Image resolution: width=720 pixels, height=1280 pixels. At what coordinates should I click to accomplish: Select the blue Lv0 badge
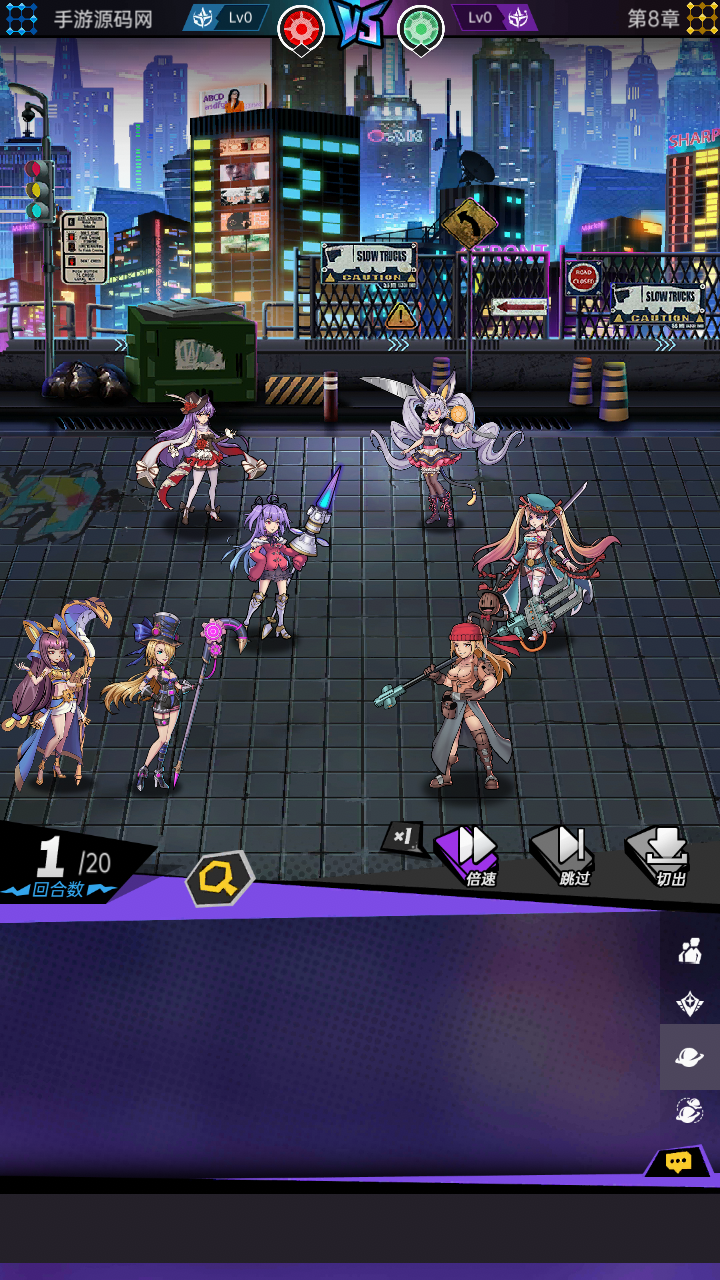click(227, 17)
